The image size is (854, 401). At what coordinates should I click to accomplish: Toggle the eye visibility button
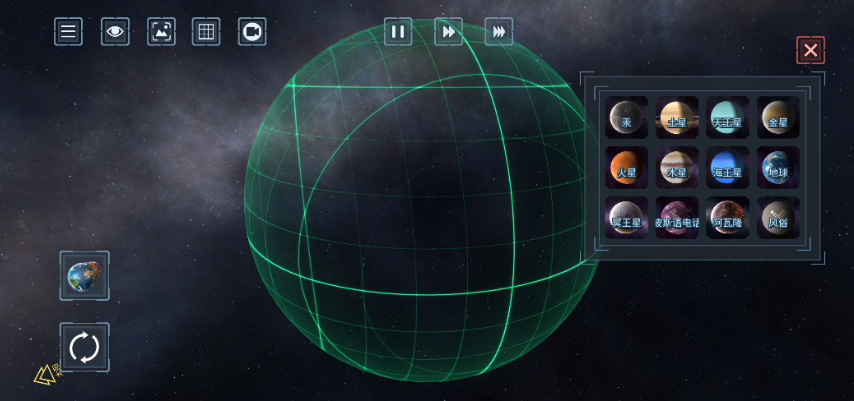point(115,32)
